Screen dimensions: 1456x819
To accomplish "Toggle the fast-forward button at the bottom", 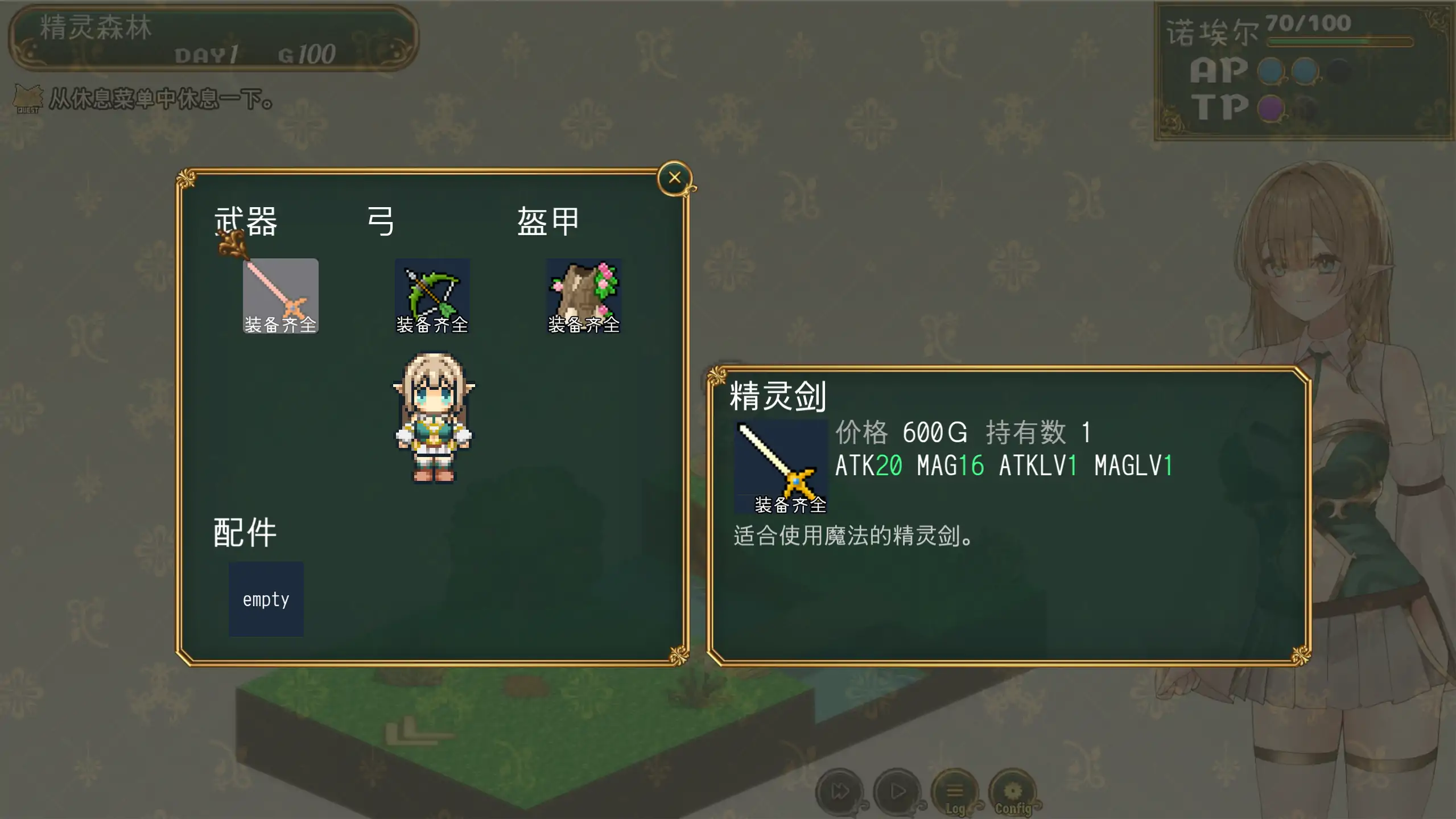I will point(839,791).
